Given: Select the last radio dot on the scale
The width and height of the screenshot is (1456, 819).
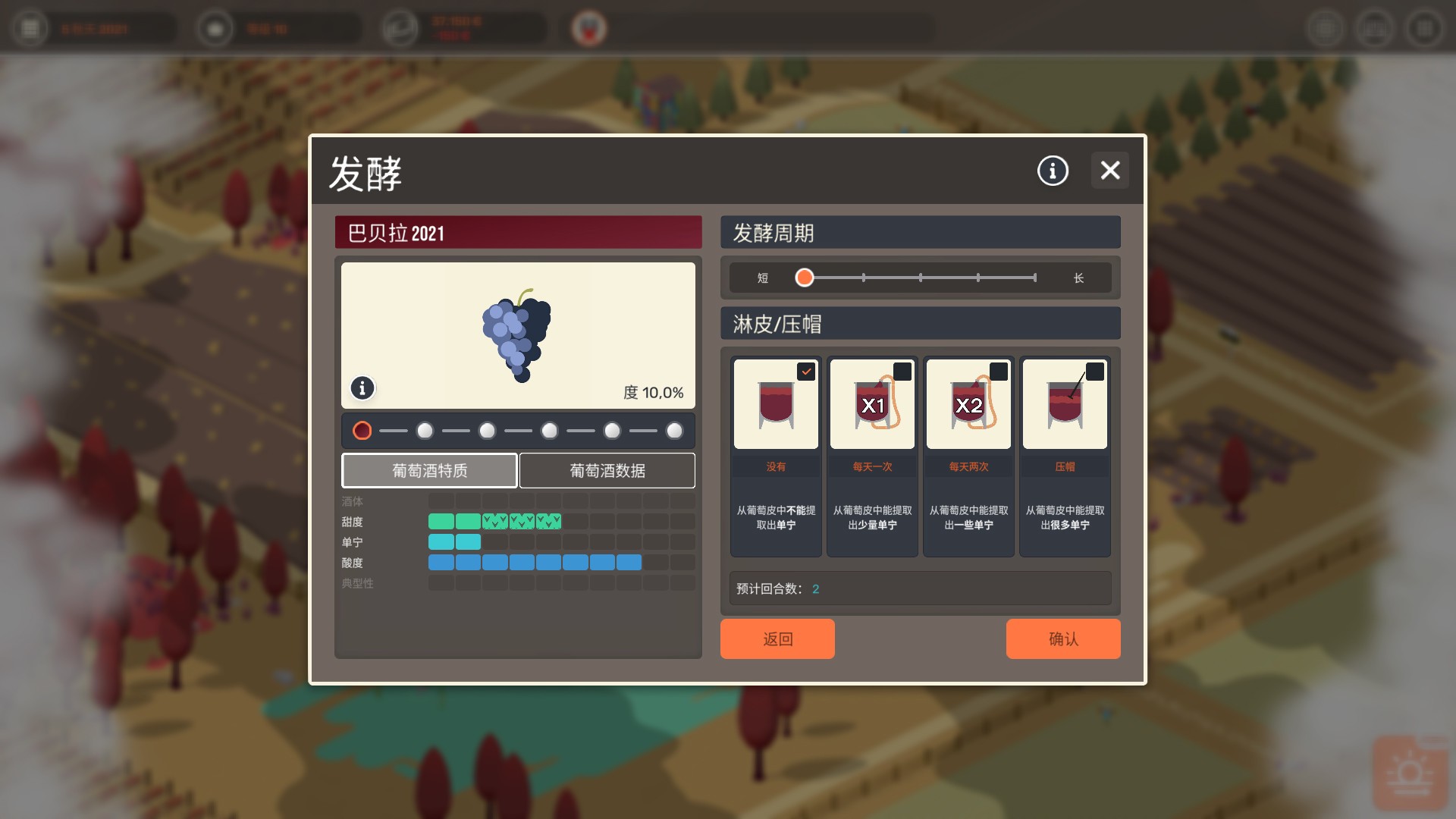Looking at the screenshot, I should [x=675, y=430].
